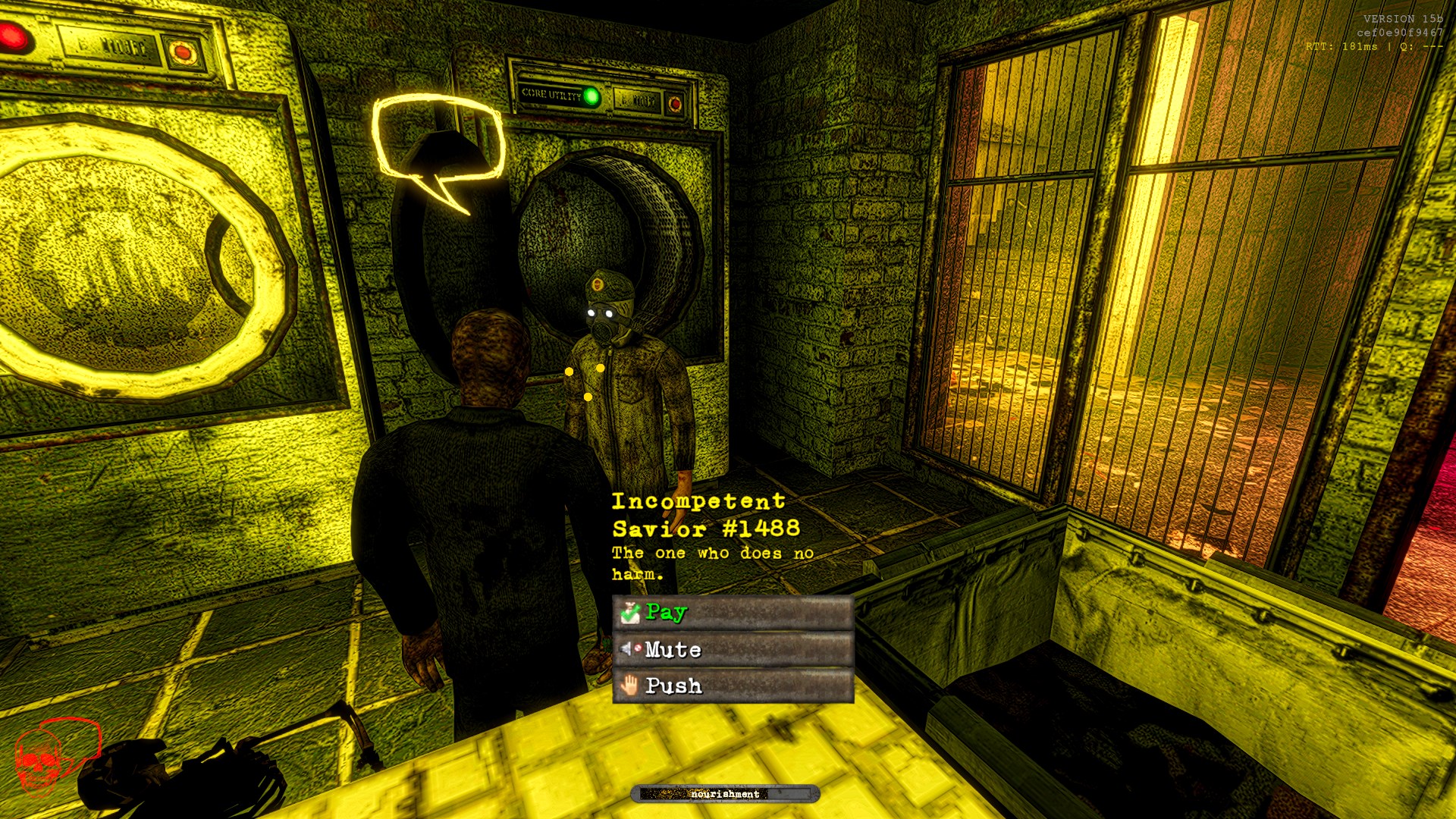1456x819 pixels.
Task: Choose the Pay option
Action: [x=732, y=613]
